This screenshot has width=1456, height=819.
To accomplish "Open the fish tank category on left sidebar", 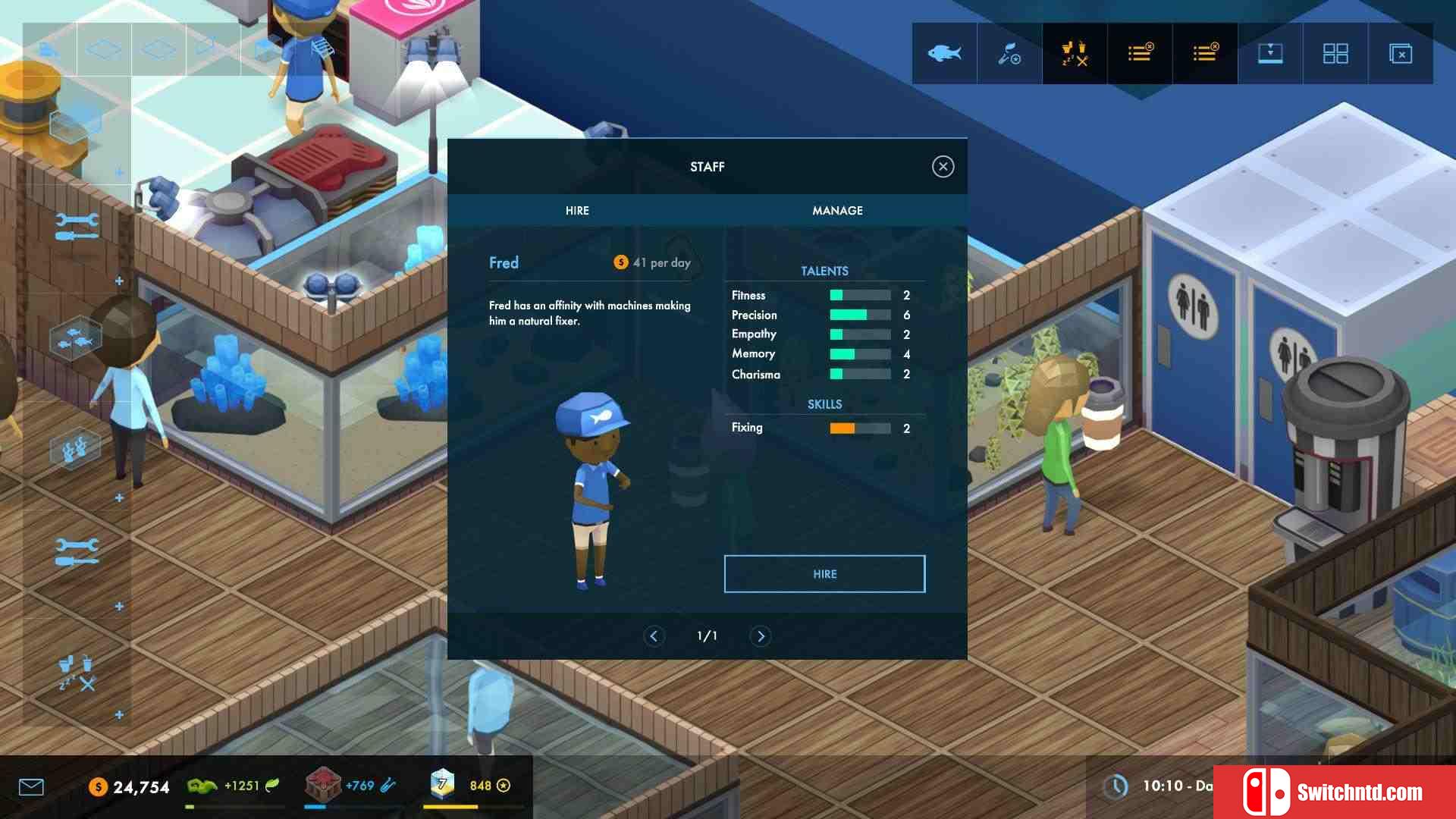I will (75, 338).
